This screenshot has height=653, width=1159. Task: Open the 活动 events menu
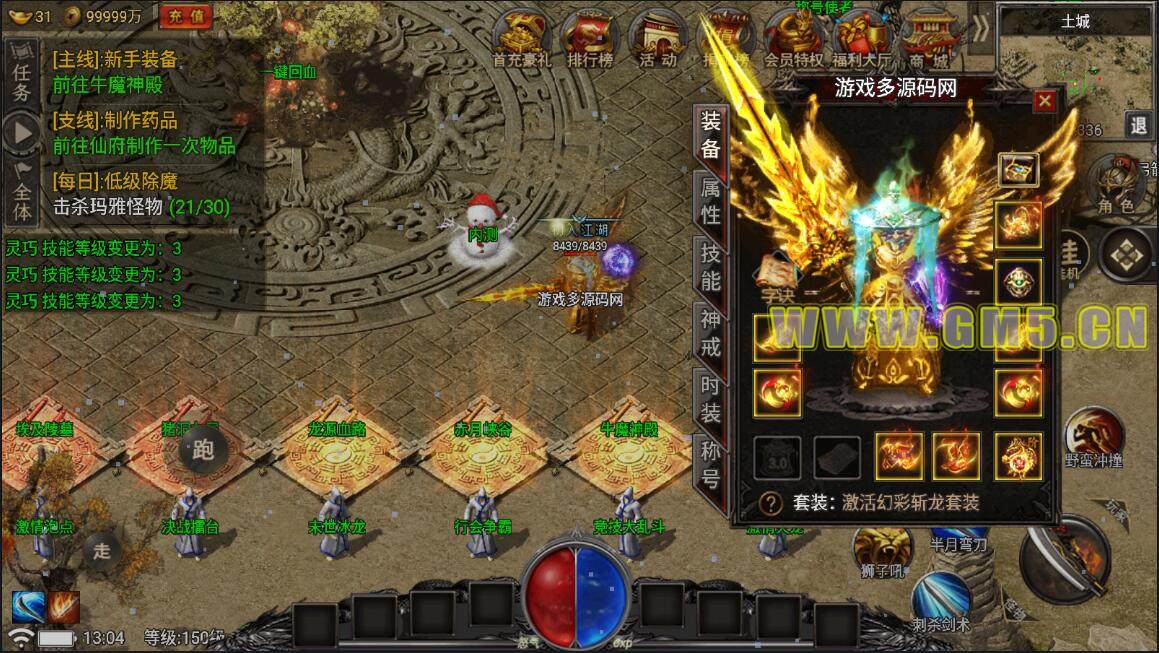[x=657, y=40]
